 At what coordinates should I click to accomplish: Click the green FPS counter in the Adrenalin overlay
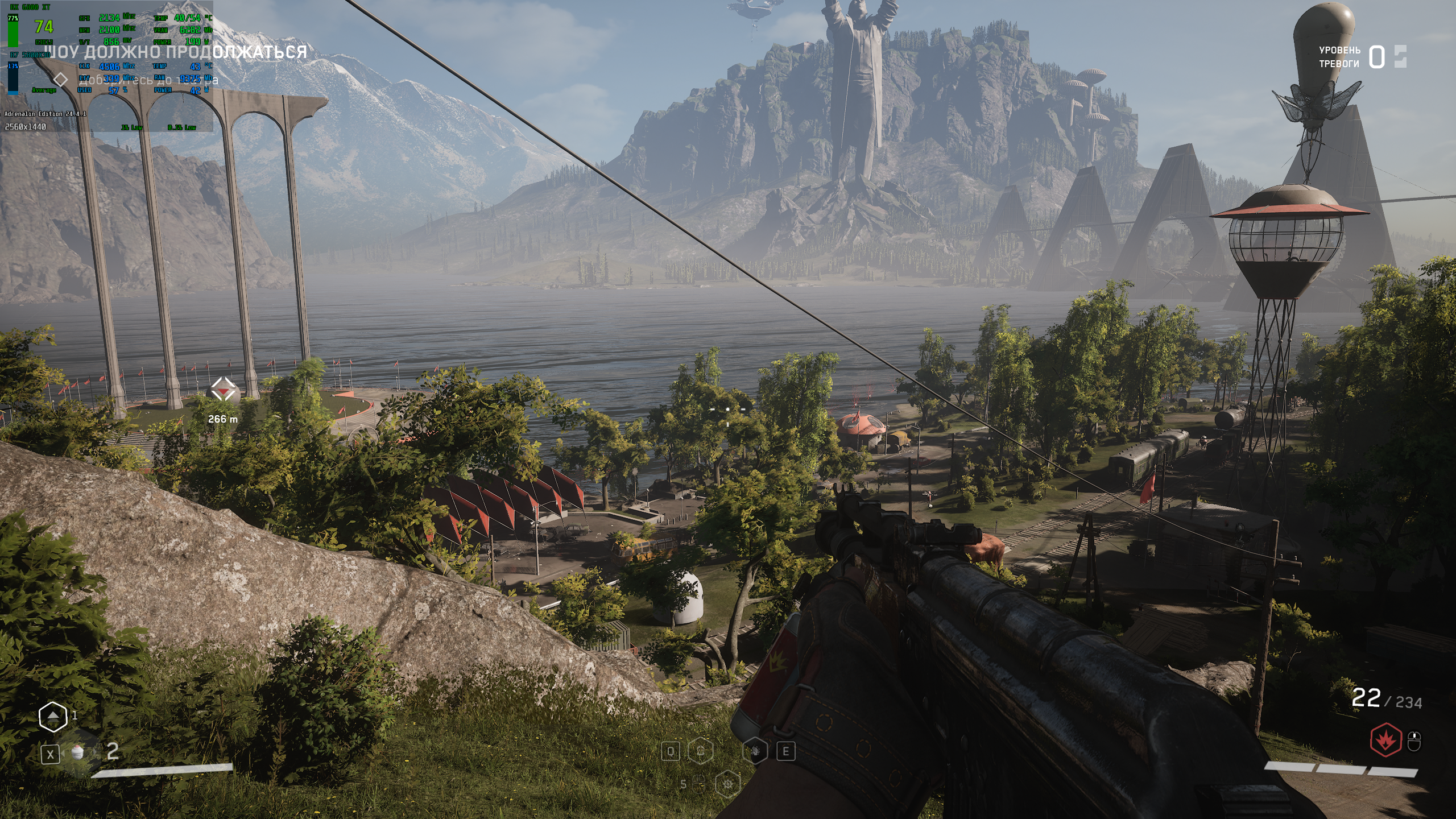pyautogui.click(x=44, y=27)
